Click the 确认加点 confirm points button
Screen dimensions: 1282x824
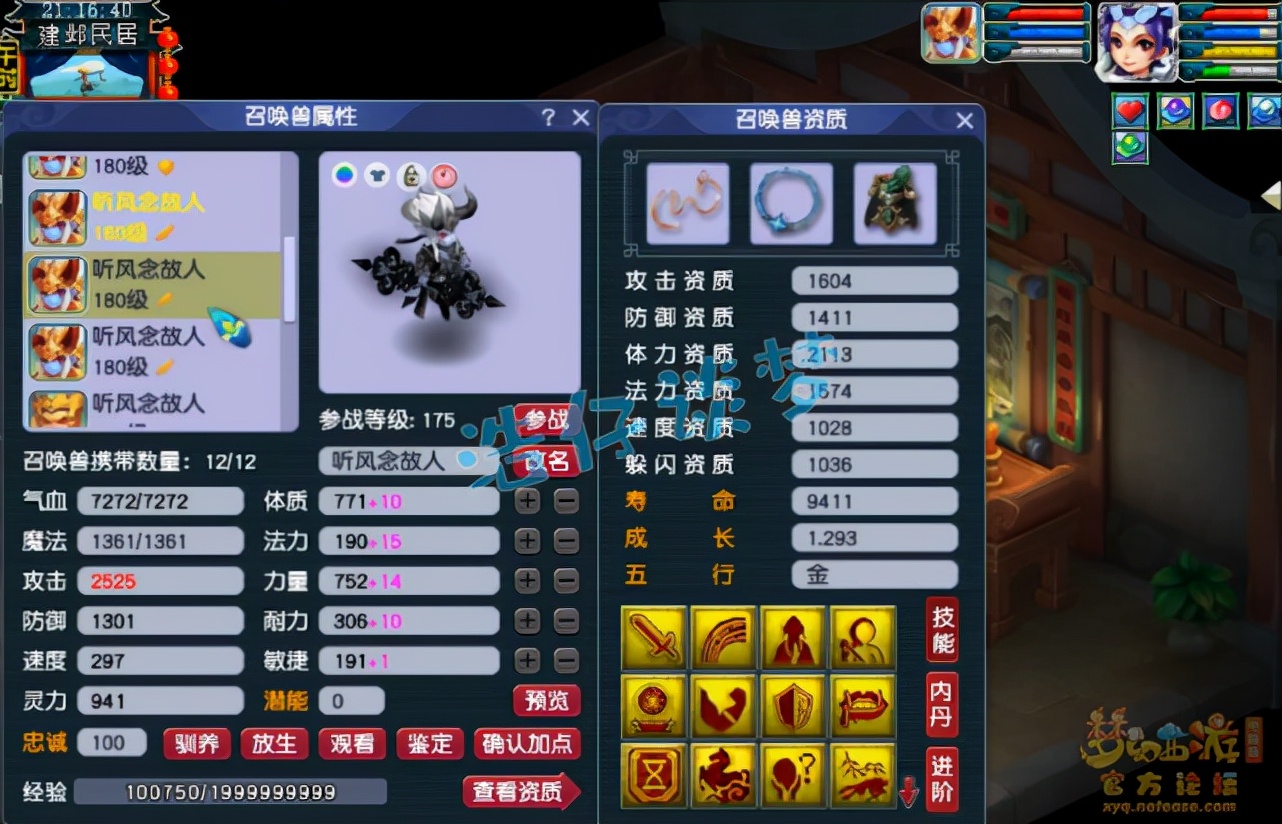click(x=528, y=744)
